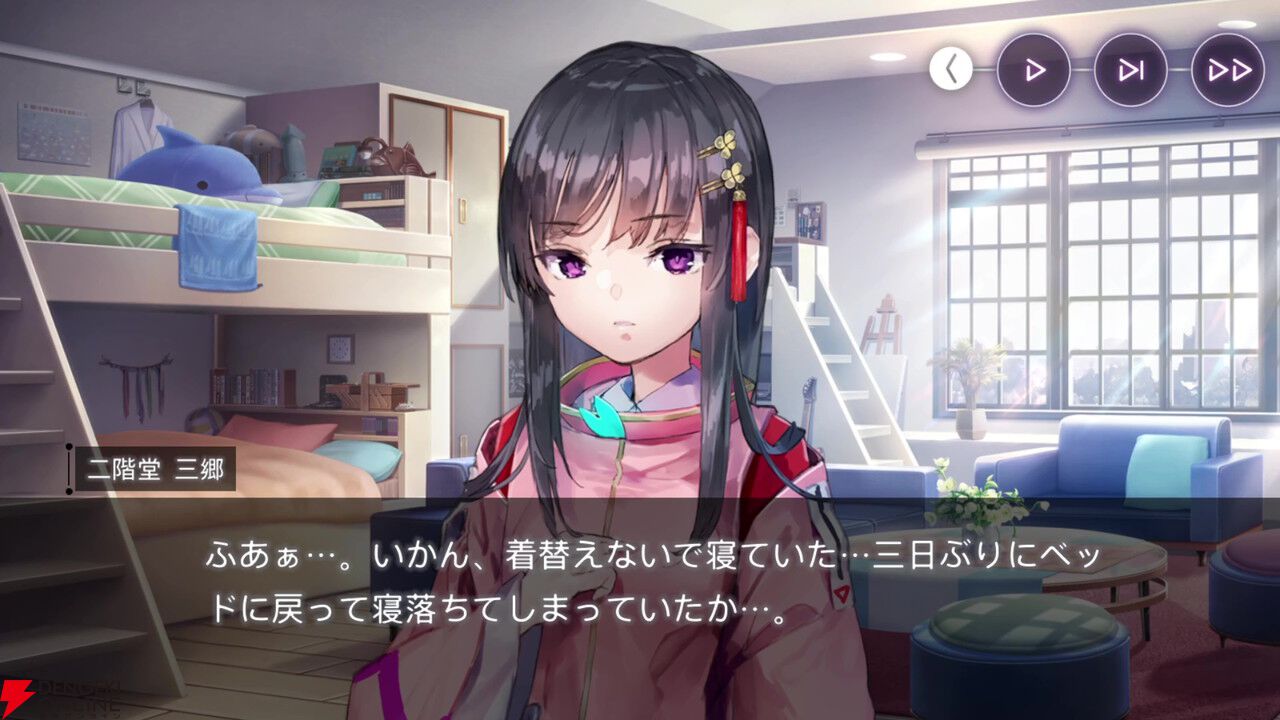
Task: Toggle auto mode off via the play button
Action: [x=1035, y=67]
